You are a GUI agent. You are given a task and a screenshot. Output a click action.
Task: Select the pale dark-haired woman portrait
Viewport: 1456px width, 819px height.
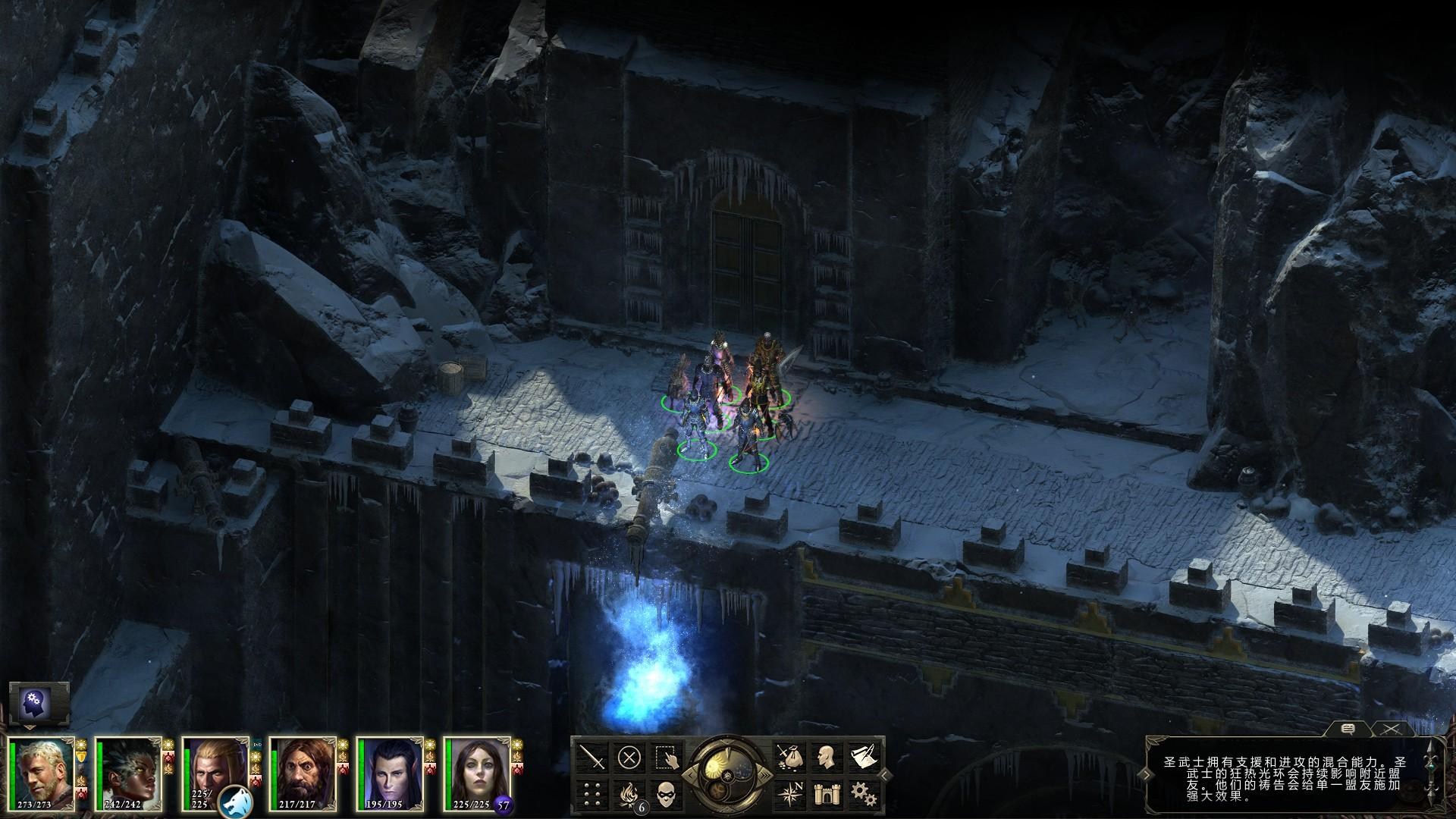point(476,773)
